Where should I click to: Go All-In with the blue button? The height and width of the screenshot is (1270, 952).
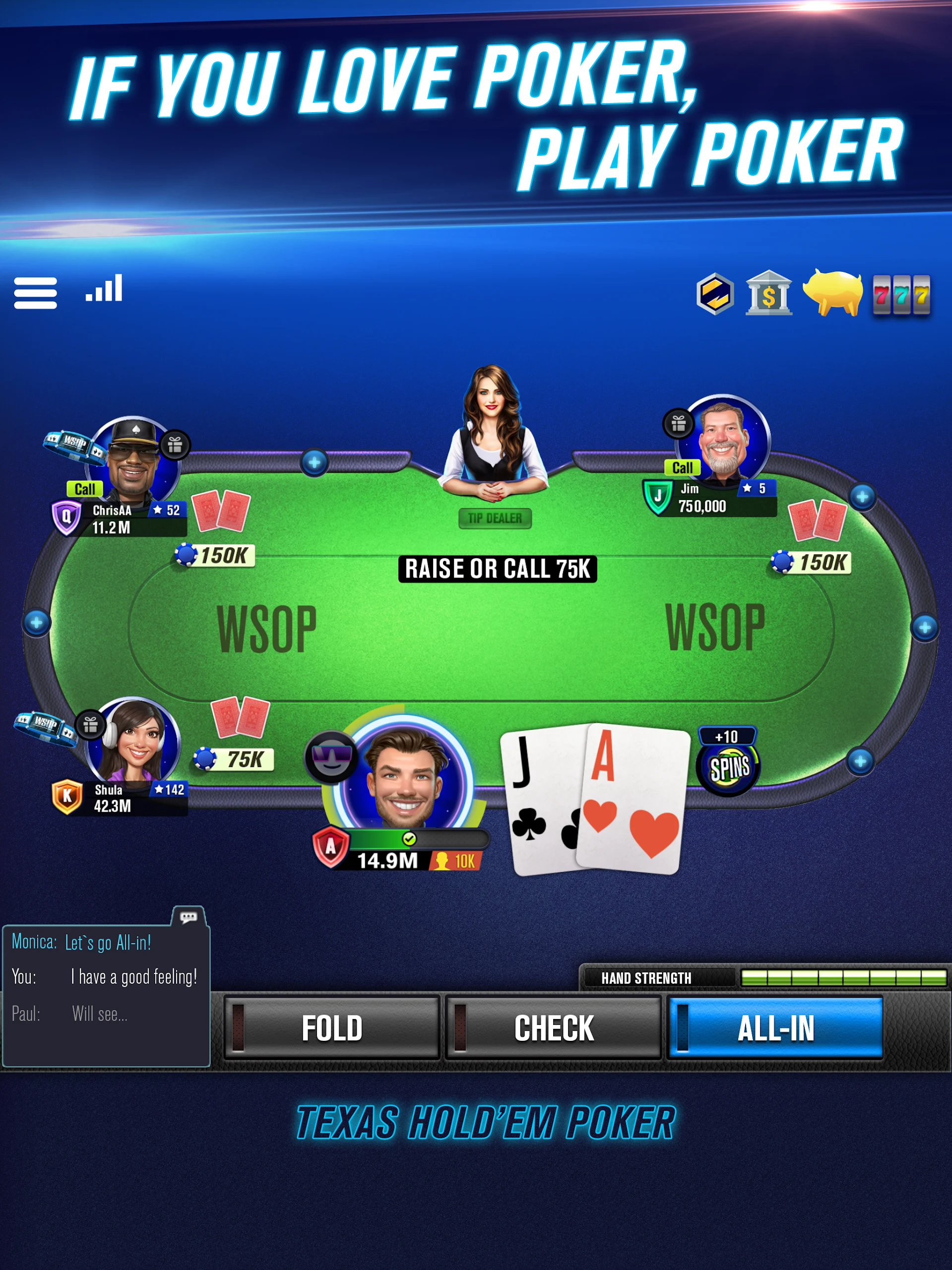pos(775,1028)
